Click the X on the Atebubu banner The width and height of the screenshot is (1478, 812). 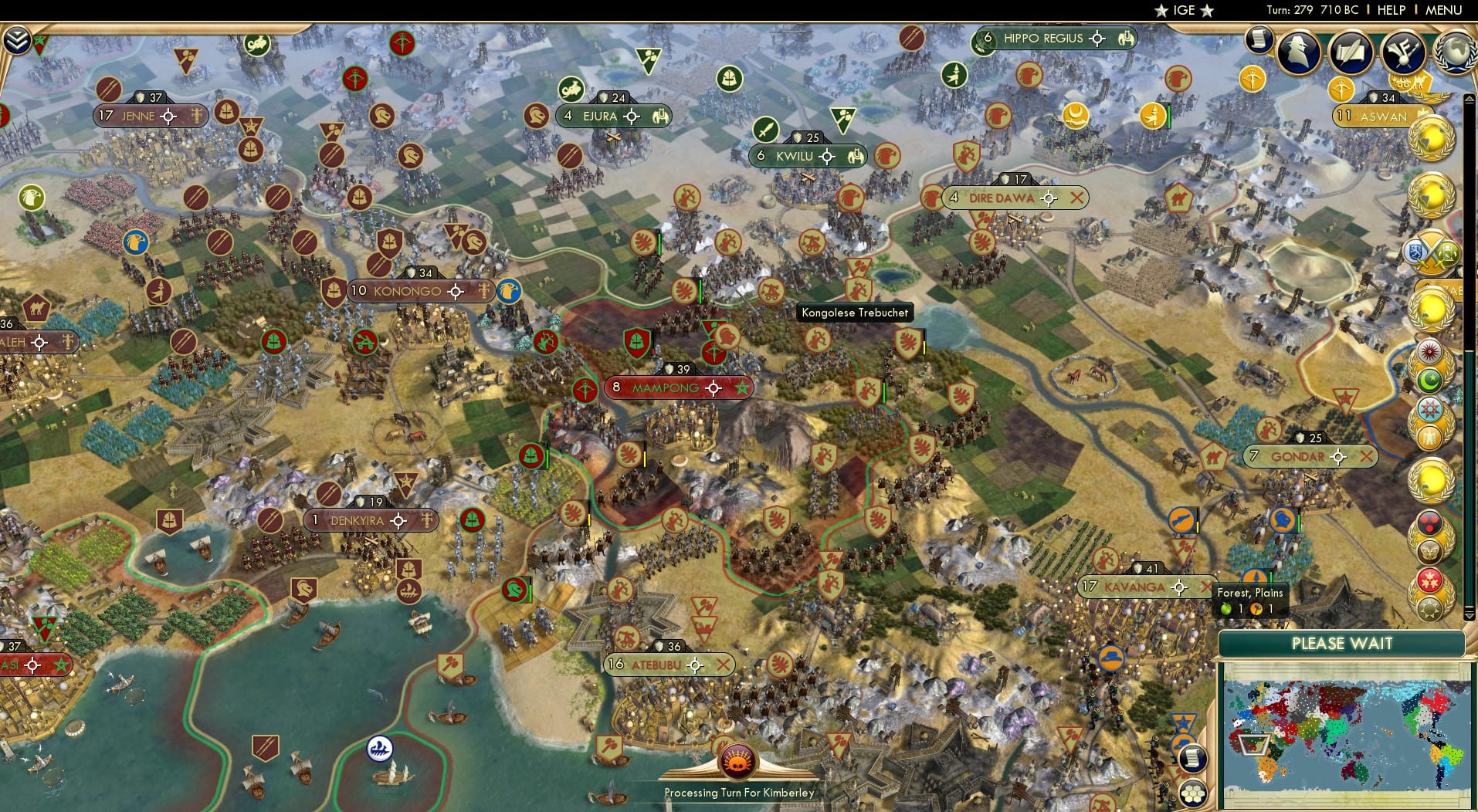click(x=724, y=664)
